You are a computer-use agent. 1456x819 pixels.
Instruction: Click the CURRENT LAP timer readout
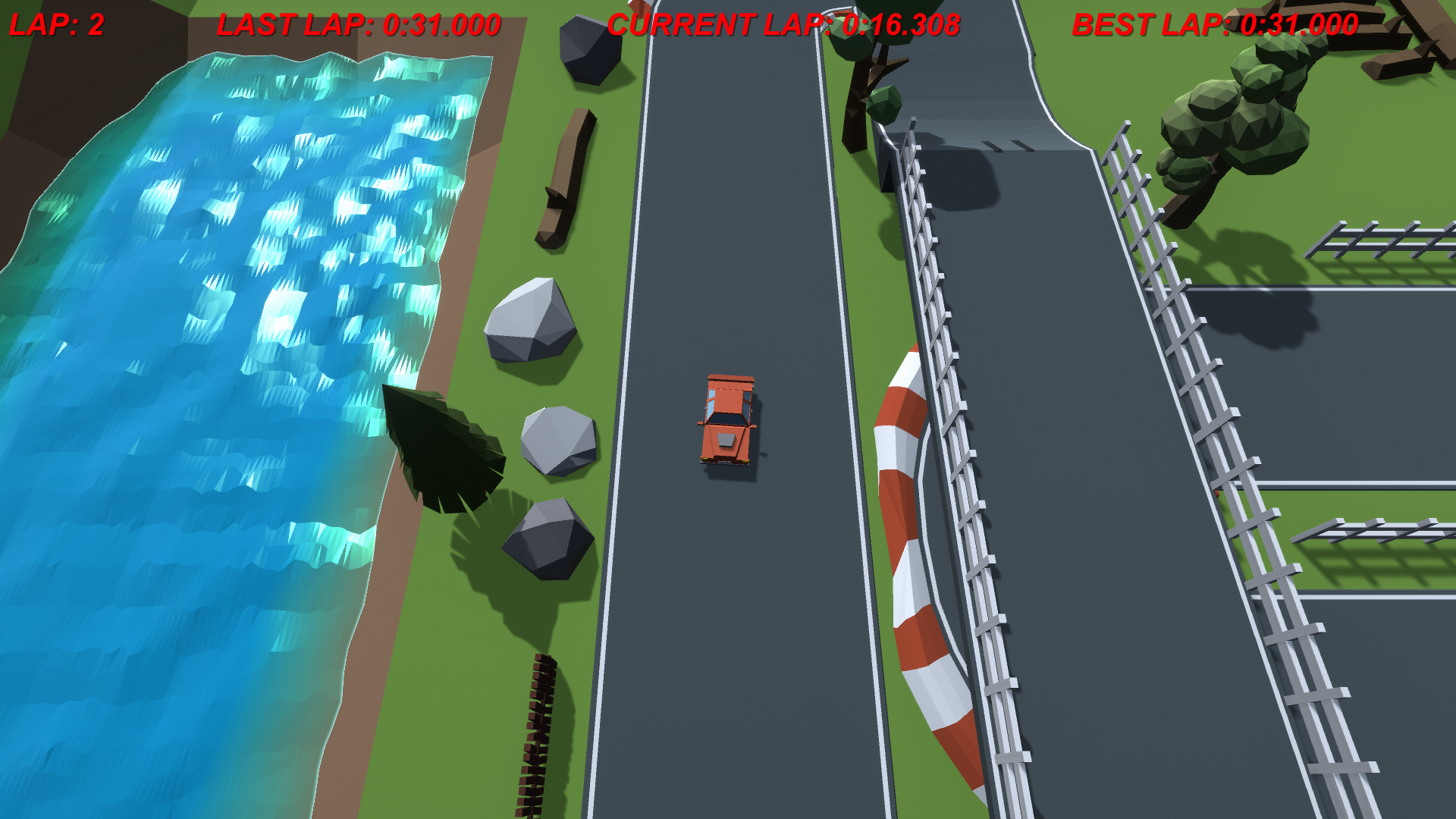pyautogui.click(x=785, y=23)
